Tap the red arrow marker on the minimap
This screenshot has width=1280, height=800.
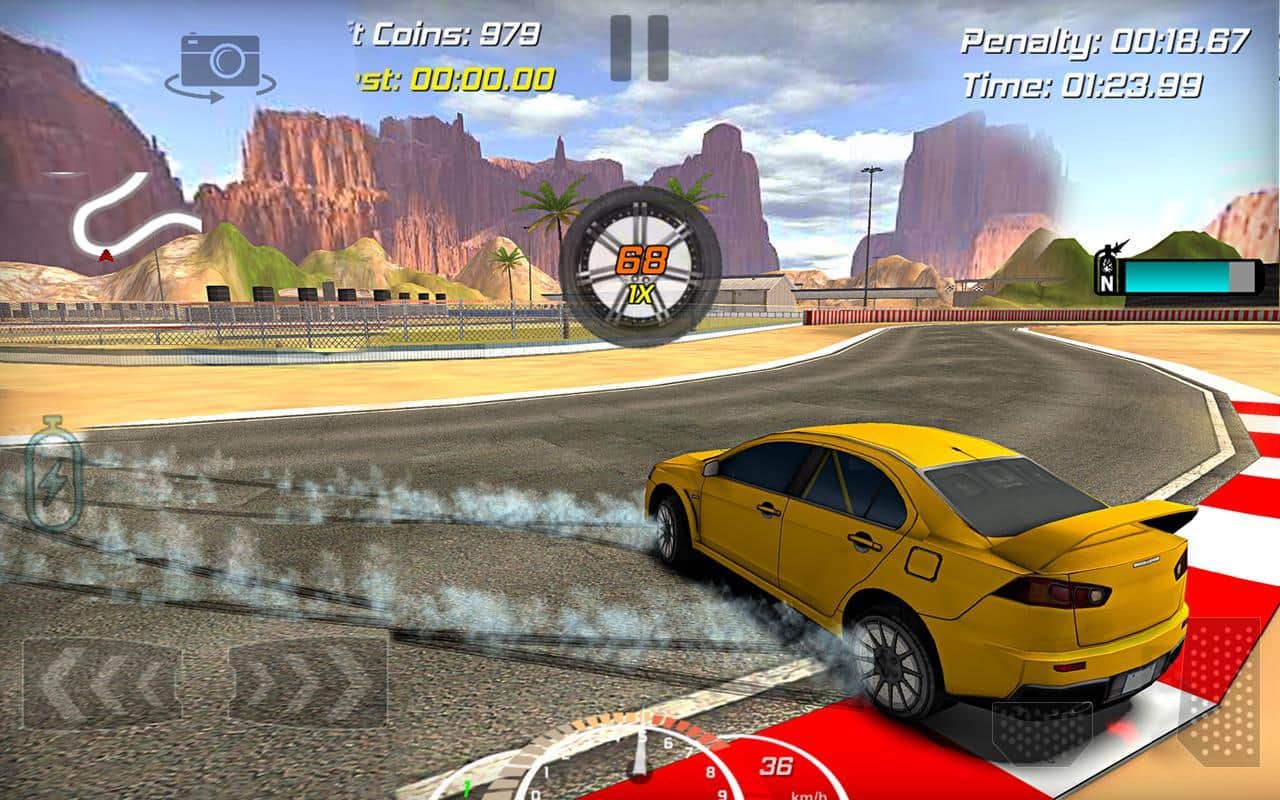pos(107,254)
